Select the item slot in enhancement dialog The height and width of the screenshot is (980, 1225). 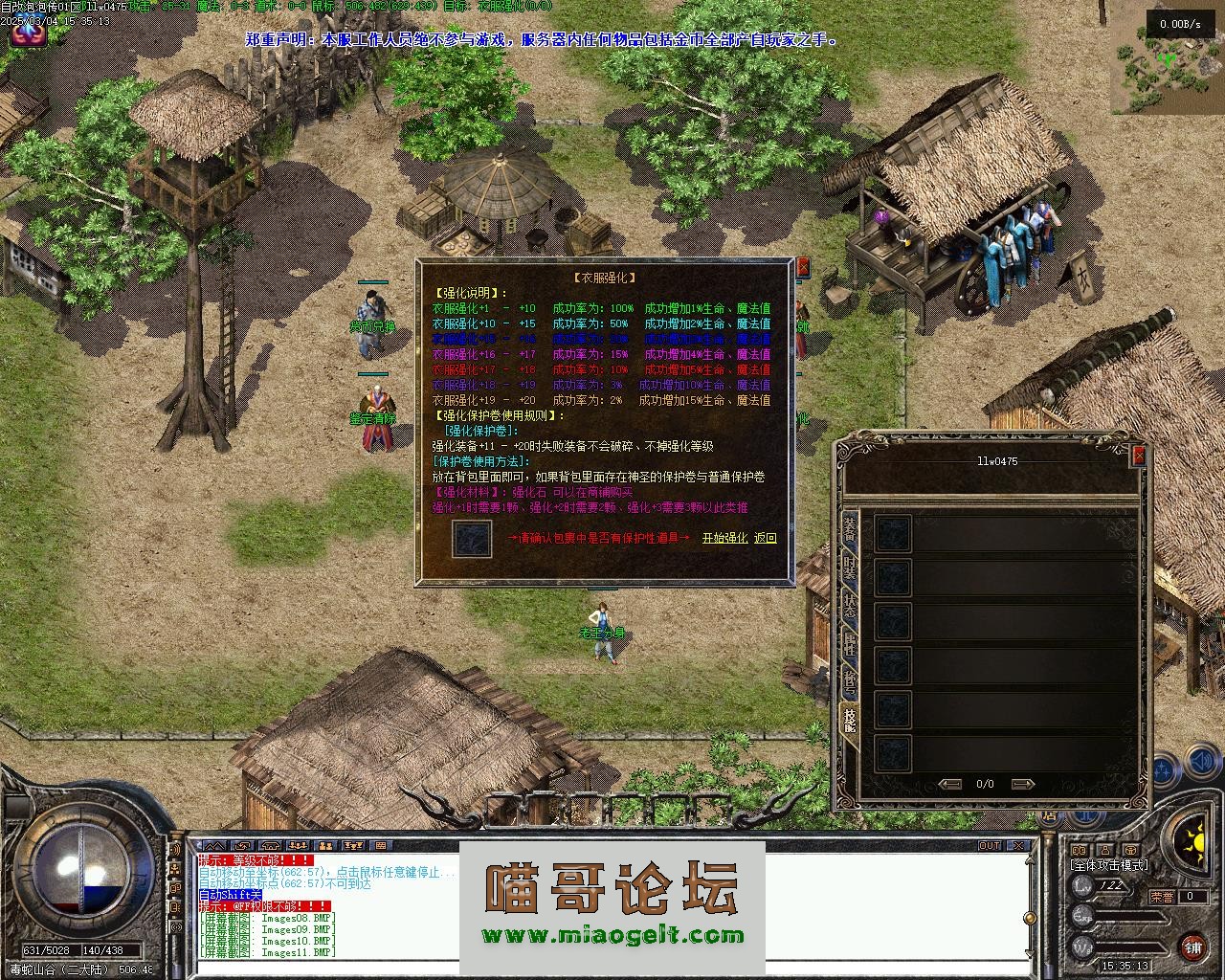(472, 539)
